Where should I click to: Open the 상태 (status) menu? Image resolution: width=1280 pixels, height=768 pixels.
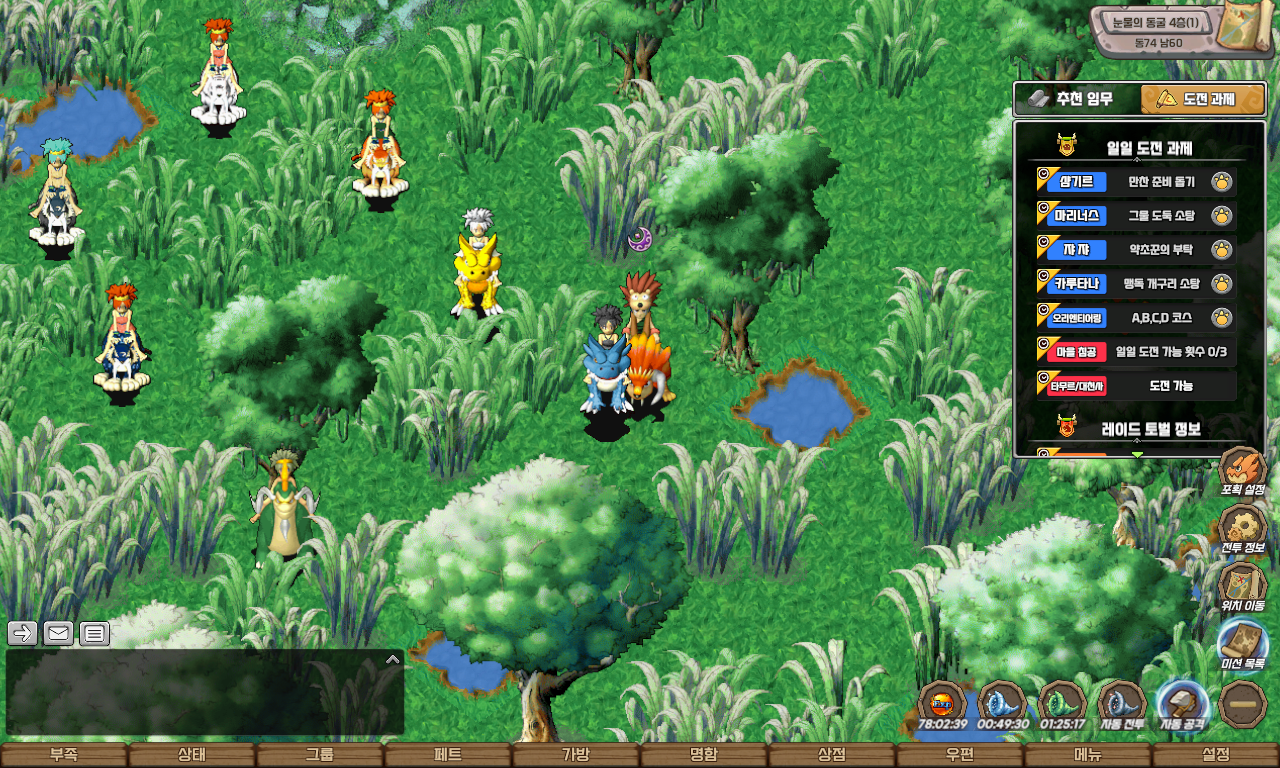(191, 755)
